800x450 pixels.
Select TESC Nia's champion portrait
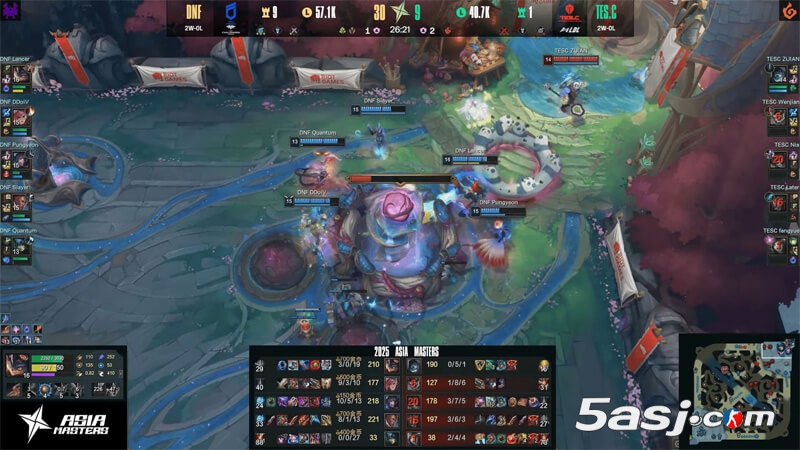[781, 161]
